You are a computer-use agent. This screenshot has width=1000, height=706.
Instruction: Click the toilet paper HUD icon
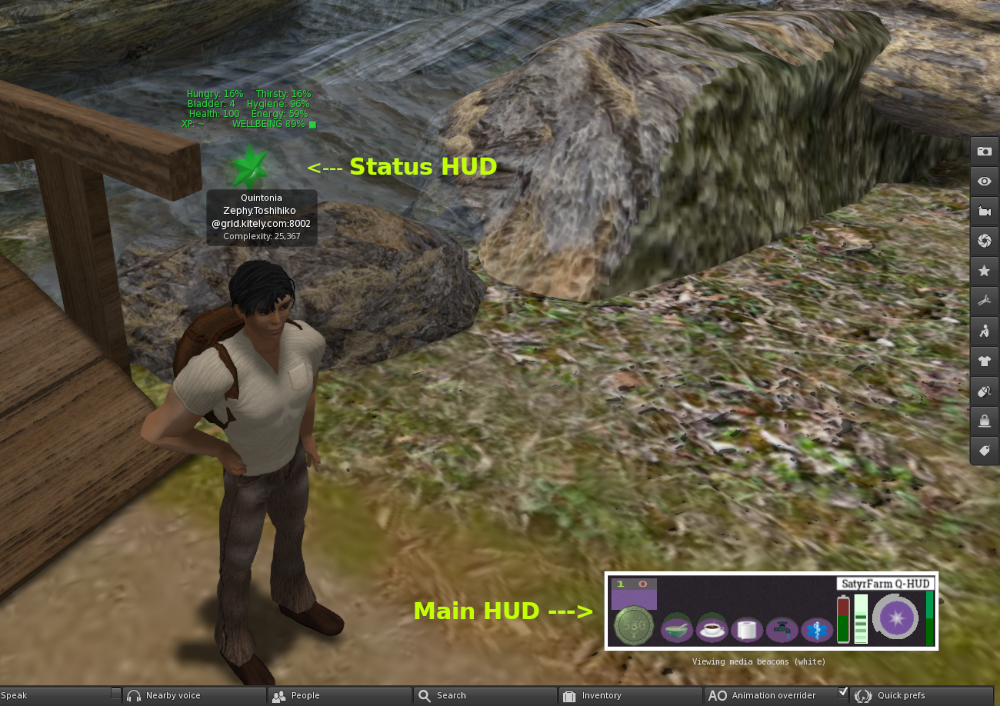[747, 630]
